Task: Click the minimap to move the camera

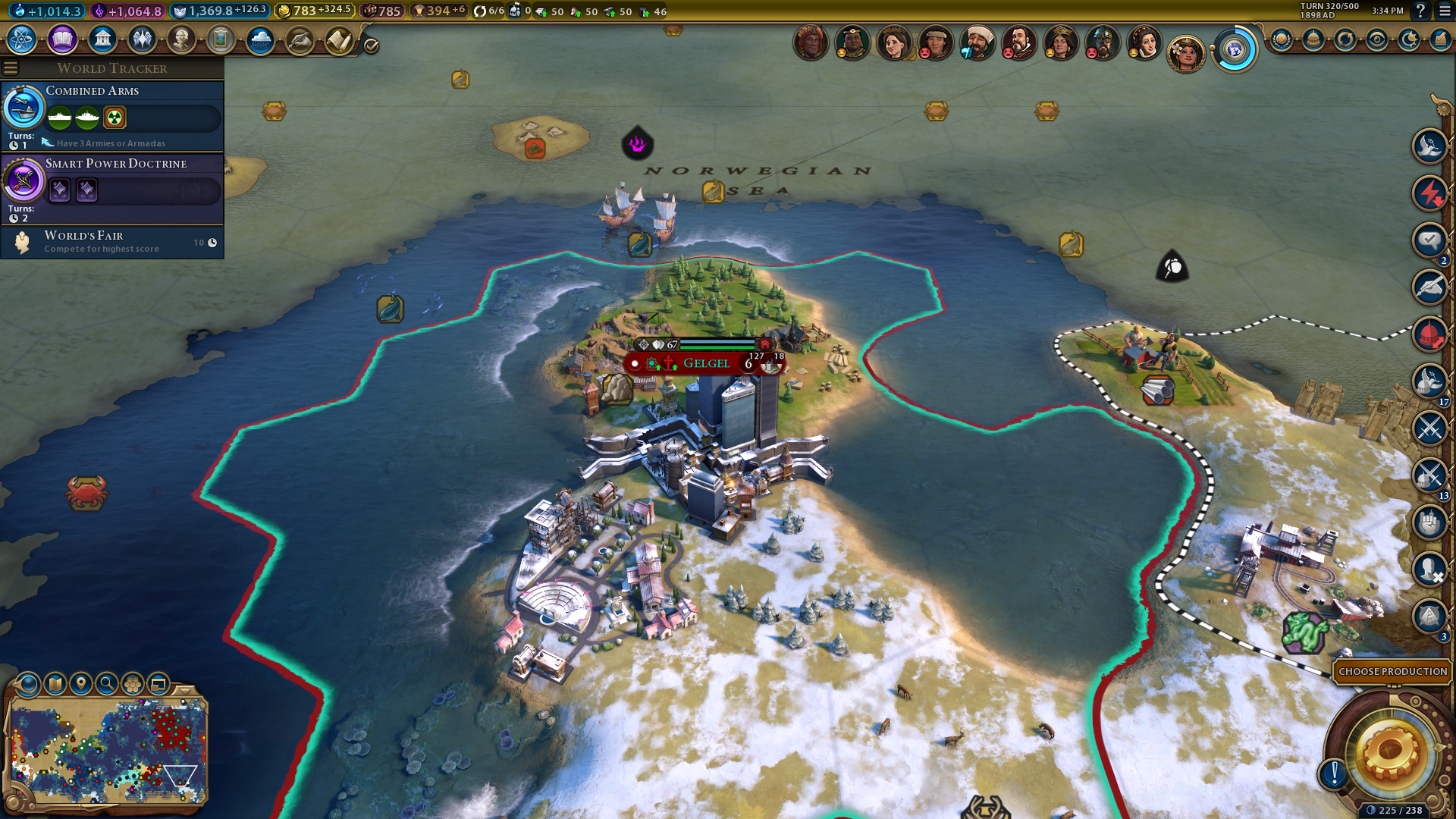Action: [x=106, y=751]
